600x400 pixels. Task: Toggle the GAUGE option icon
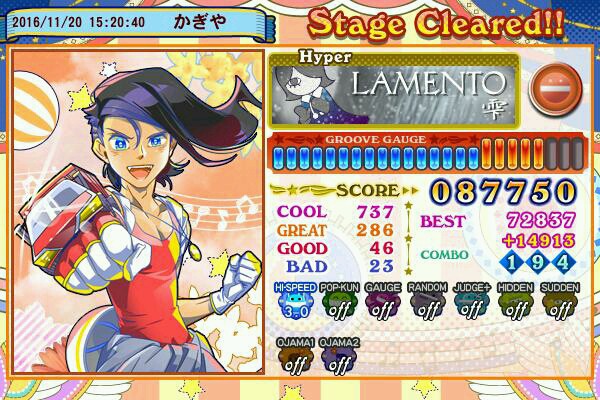[x=383, y=304]
